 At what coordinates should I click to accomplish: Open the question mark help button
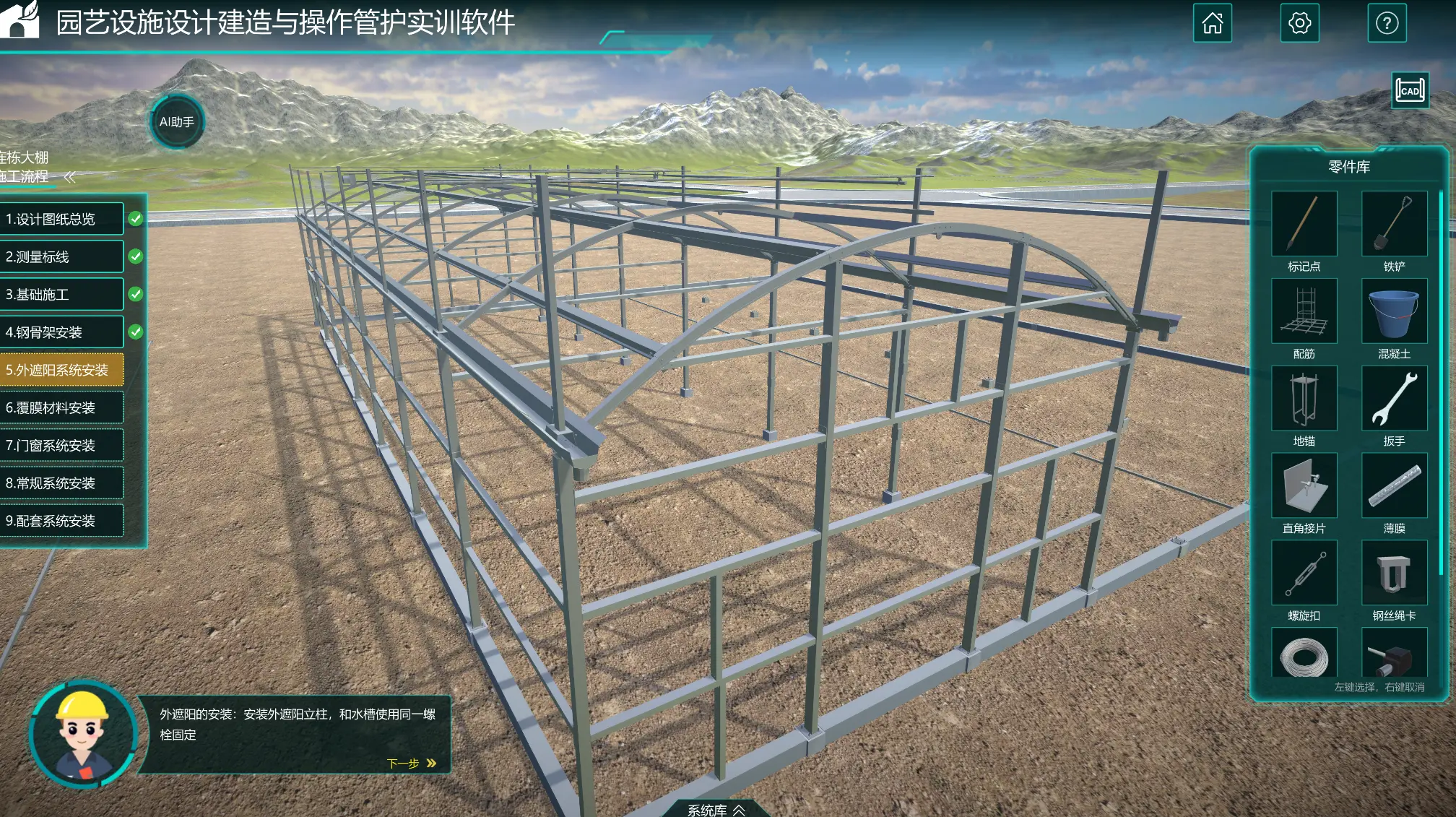1387,23
